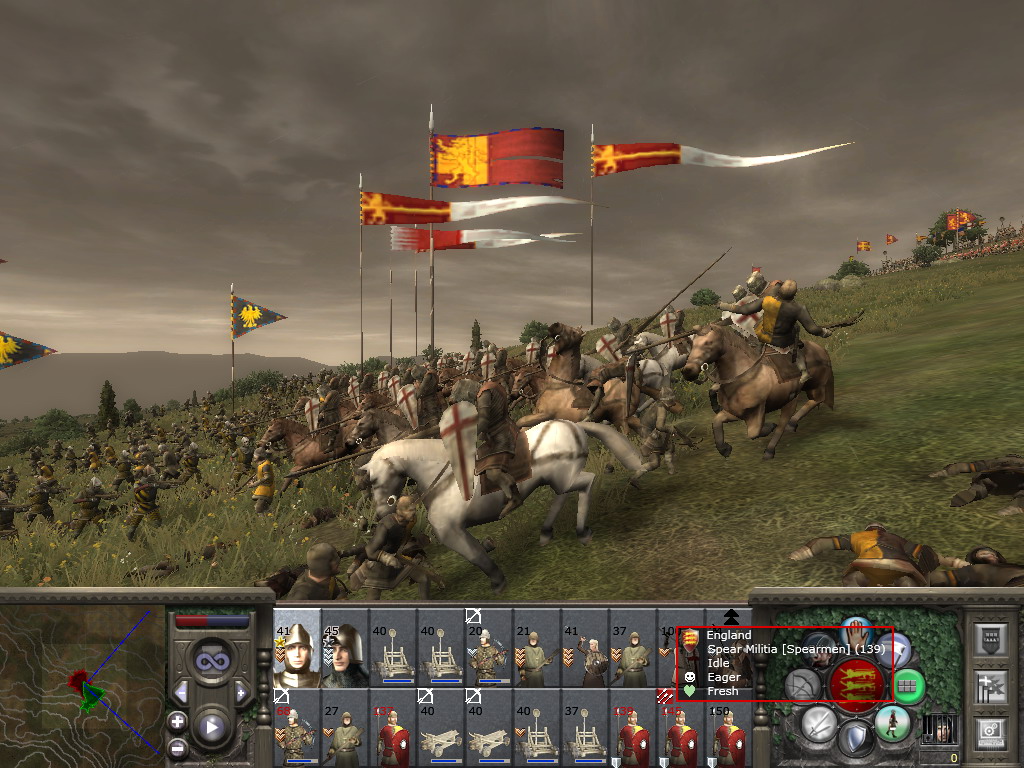Zoom in the minimap with plus button

pos(177,720)
